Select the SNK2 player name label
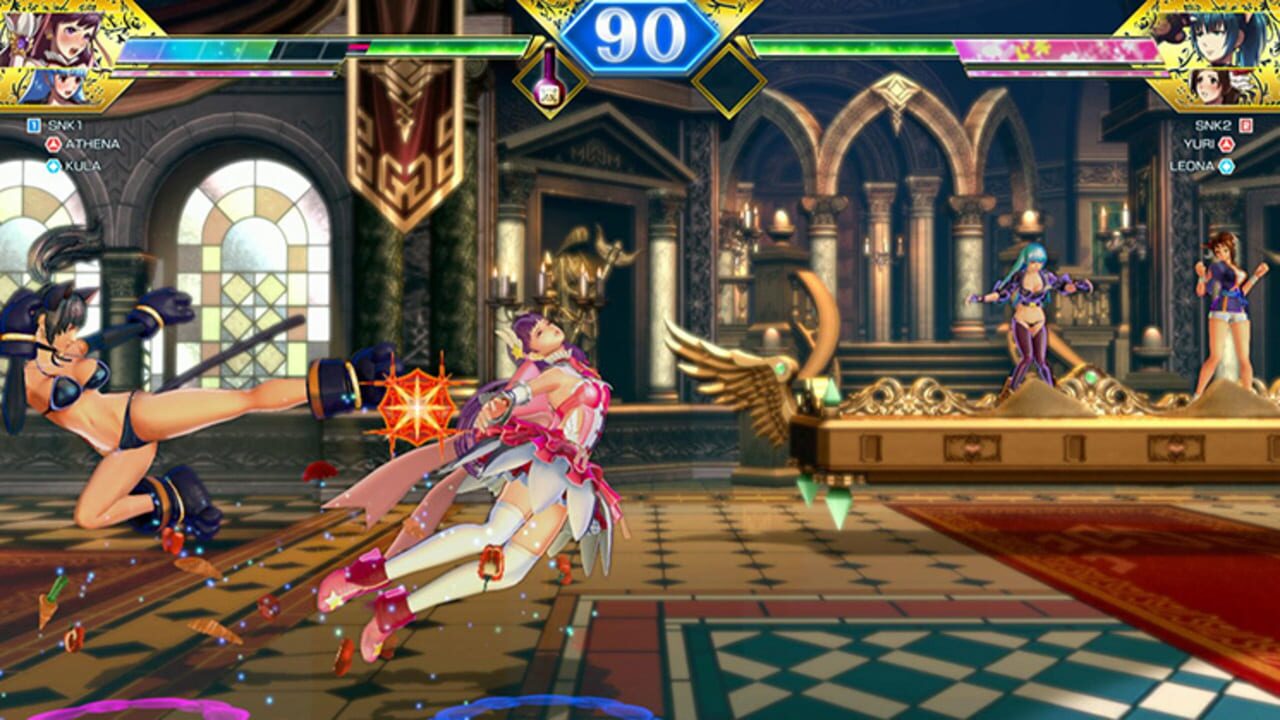The image size is (1280, 720). coord(1213,126)
